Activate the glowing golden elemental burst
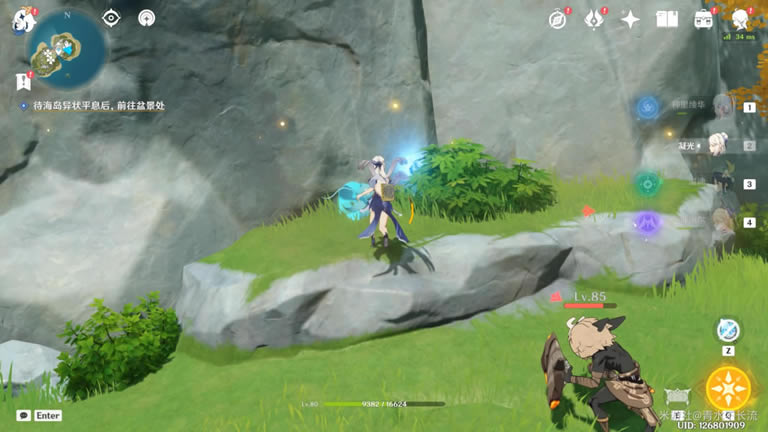The image size is (768, 432). (x=727, y=389)
